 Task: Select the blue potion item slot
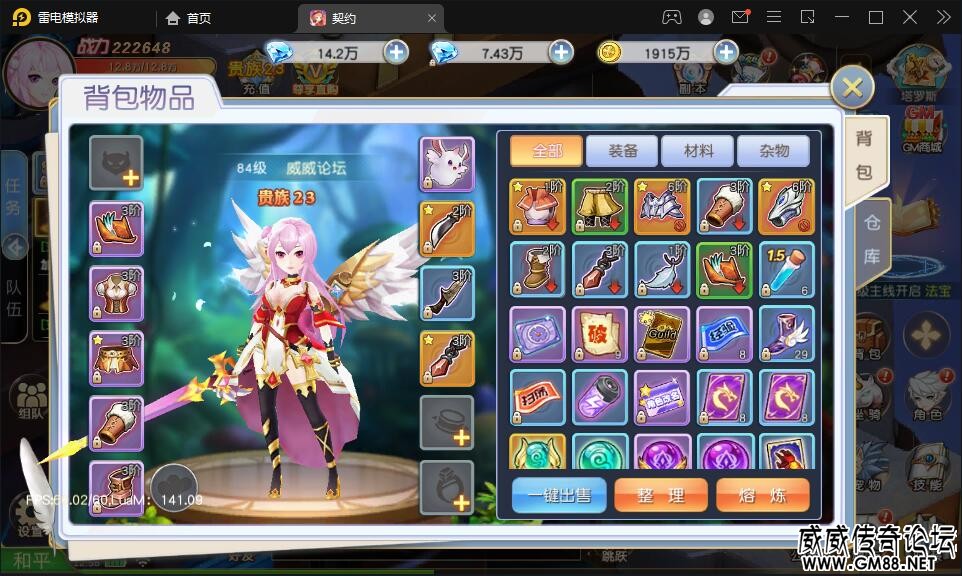[786, 270]
